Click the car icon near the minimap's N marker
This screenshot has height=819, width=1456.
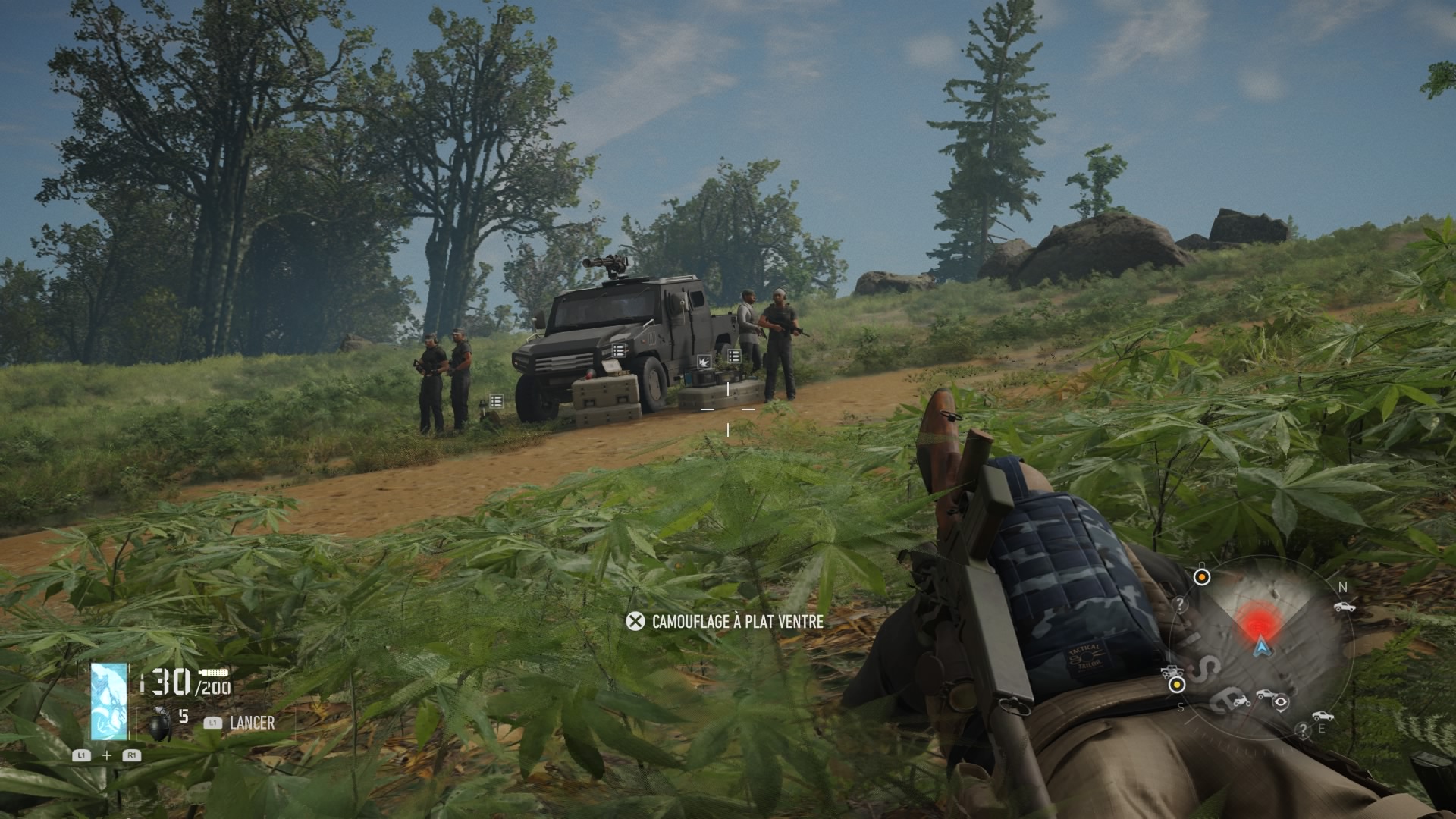pos(1345,607)
